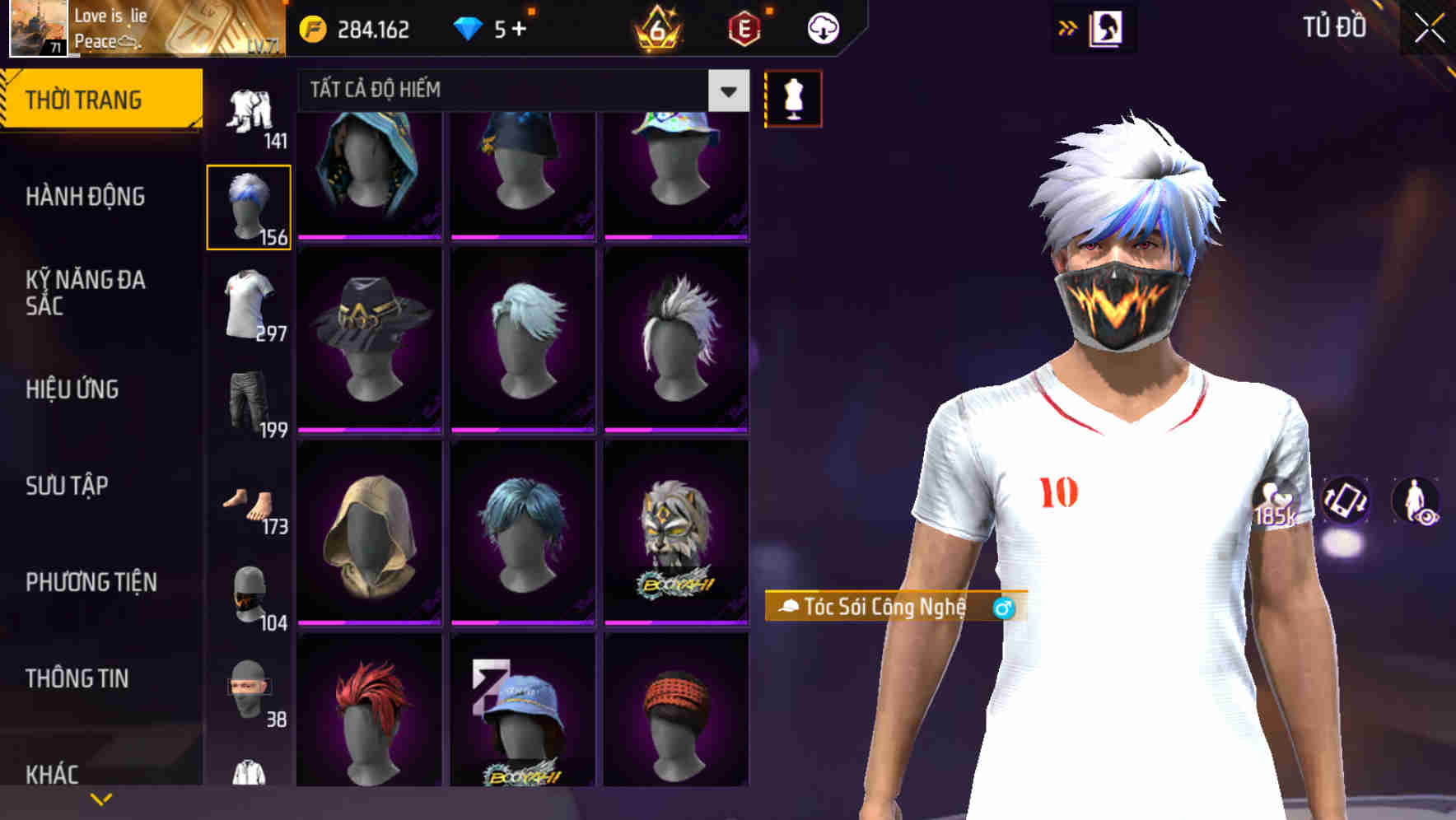
Task: Expand the sidebar with the bottom chevron arrow
Action: (x=100, y=797)
